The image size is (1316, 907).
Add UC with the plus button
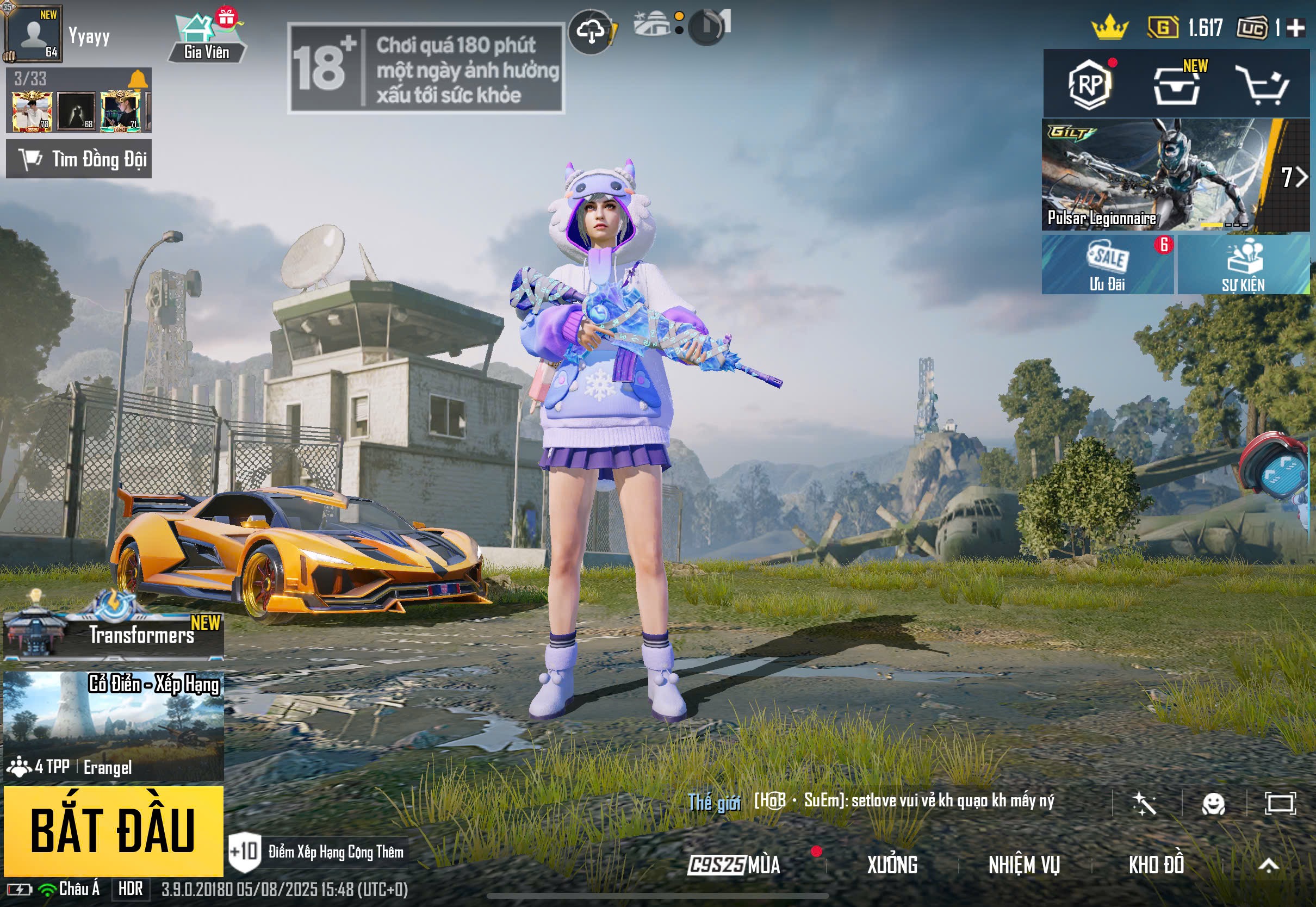click(1296, 28)
